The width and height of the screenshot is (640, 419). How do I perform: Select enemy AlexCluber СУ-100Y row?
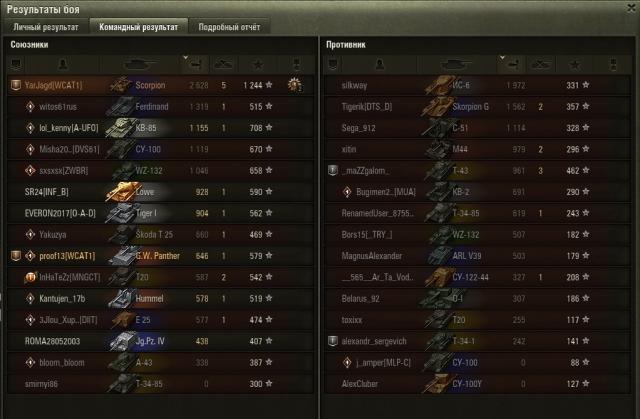point(470,383)
